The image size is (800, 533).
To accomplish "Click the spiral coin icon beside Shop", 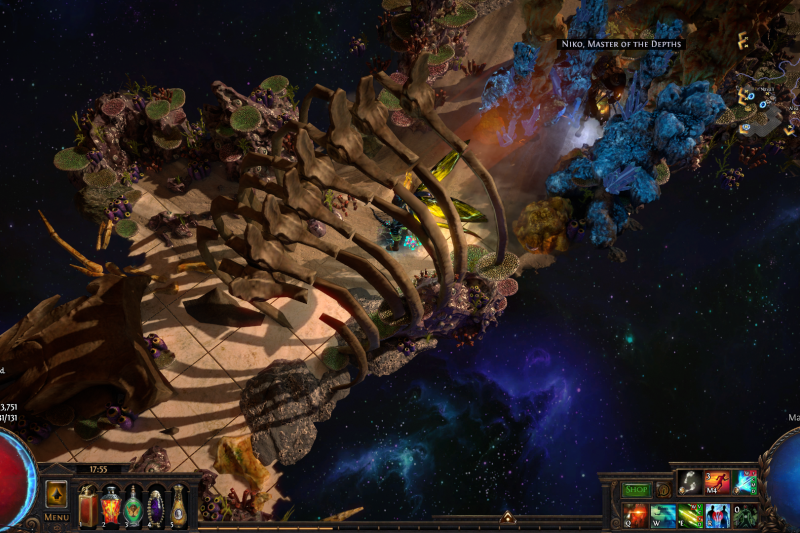I will (x=663, y=490).
